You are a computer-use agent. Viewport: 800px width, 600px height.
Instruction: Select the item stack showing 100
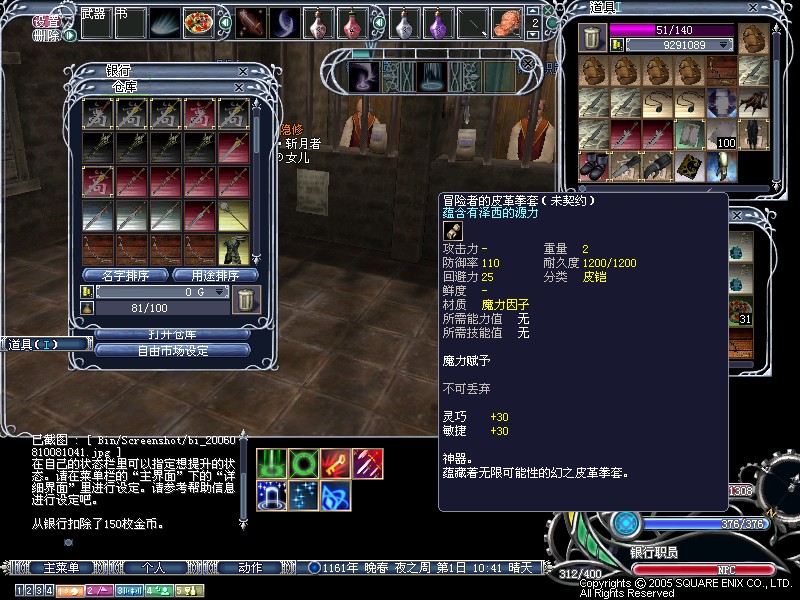click(753, 135)
